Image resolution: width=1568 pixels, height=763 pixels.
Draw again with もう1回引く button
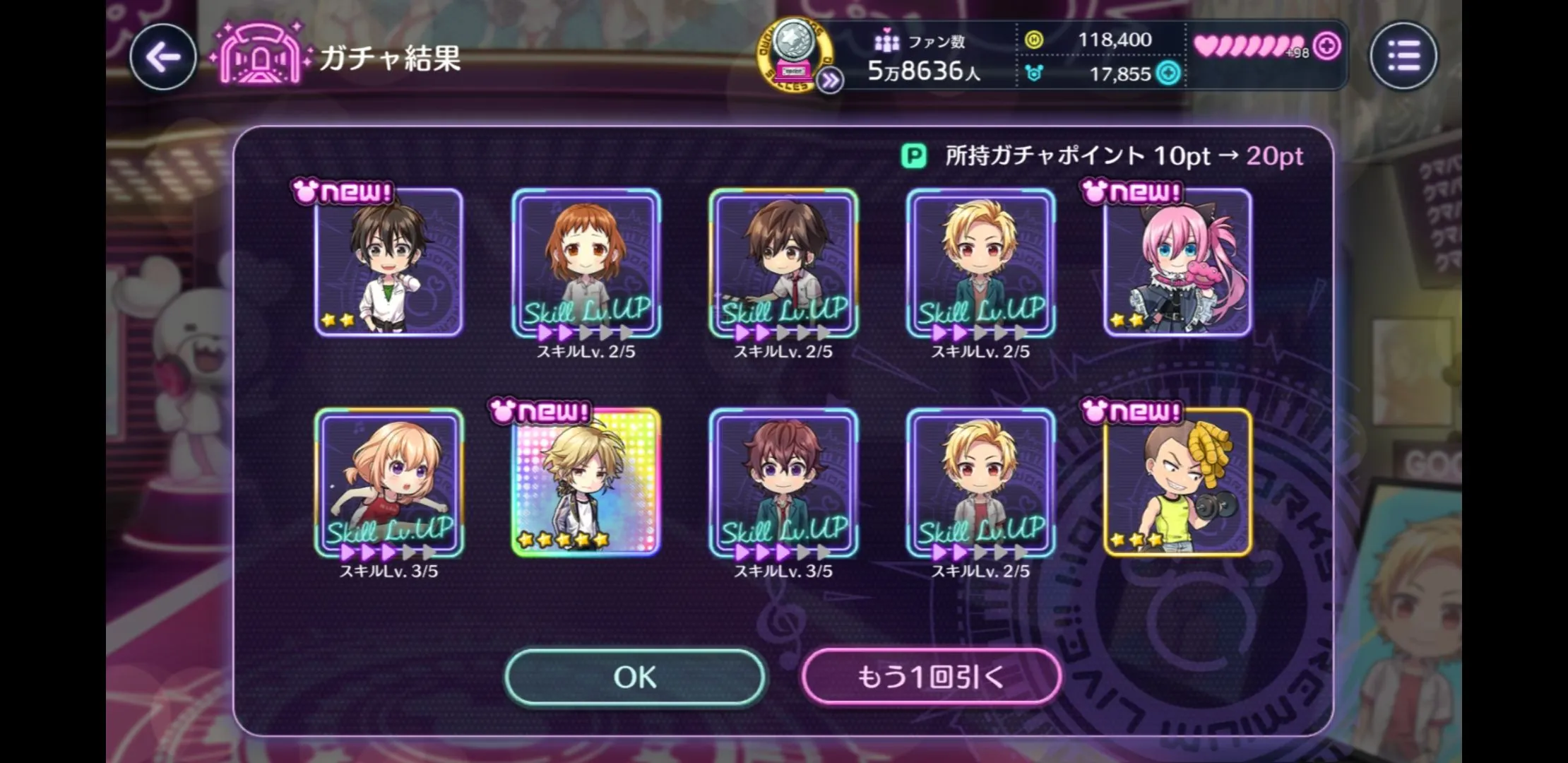931,677
